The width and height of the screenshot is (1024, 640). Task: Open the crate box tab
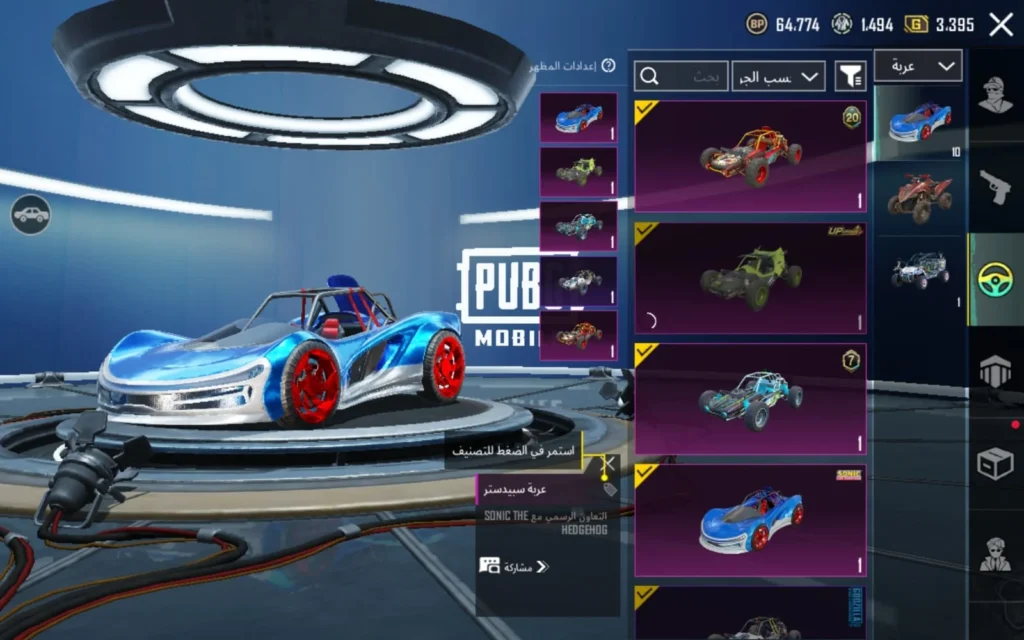tap(995, 463)
